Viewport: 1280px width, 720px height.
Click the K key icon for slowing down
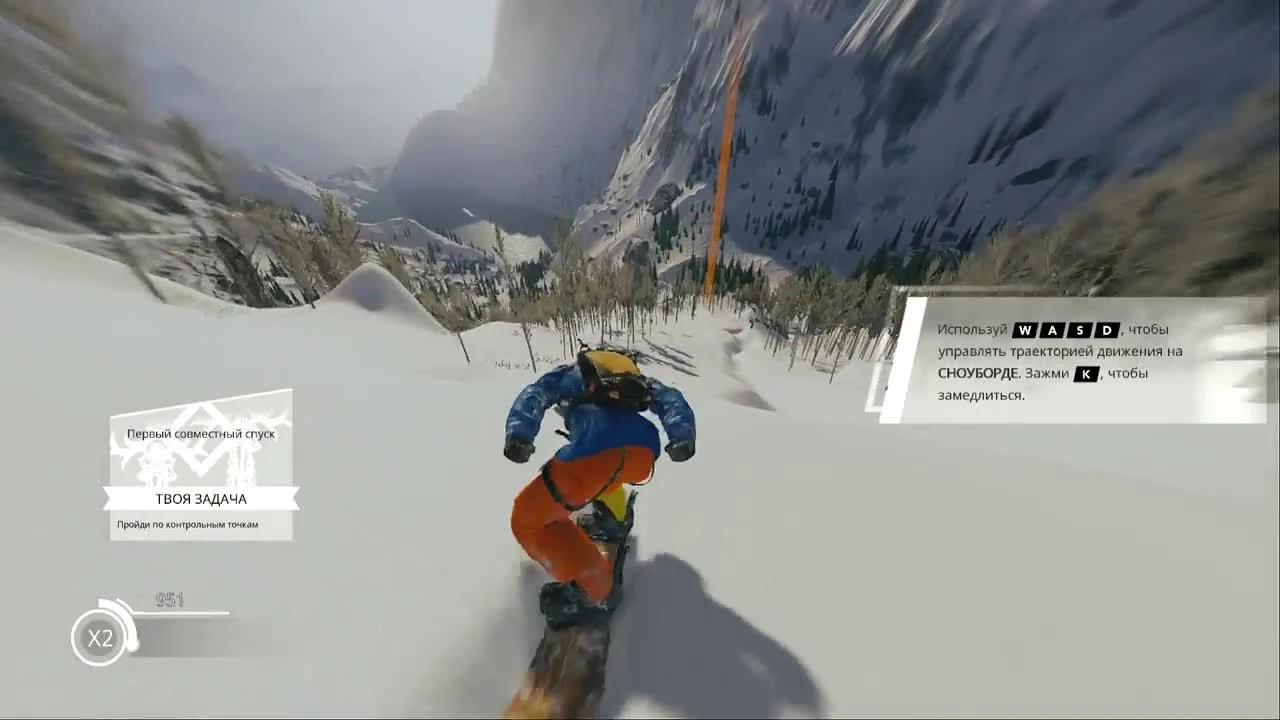1085,373
